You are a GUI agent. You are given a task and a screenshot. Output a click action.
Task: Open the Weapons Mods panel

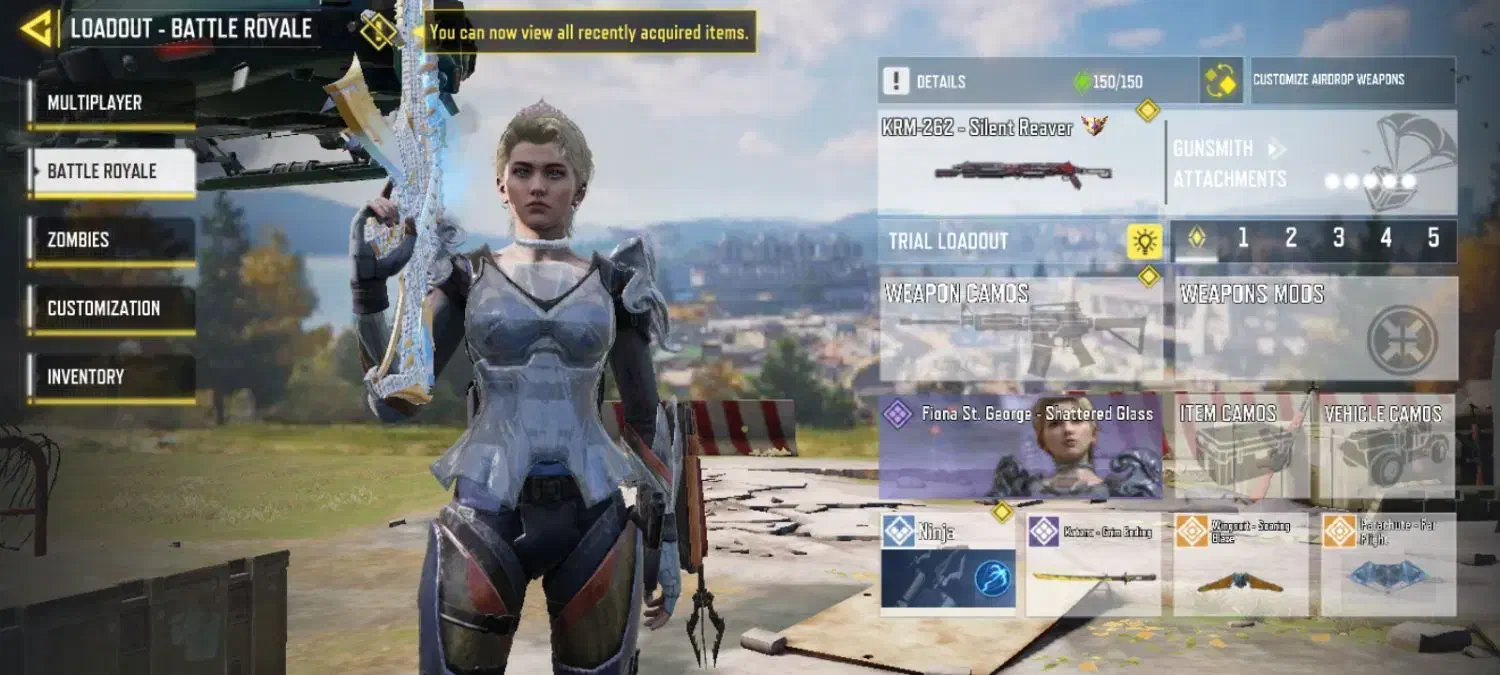[x=1315, y=329]
